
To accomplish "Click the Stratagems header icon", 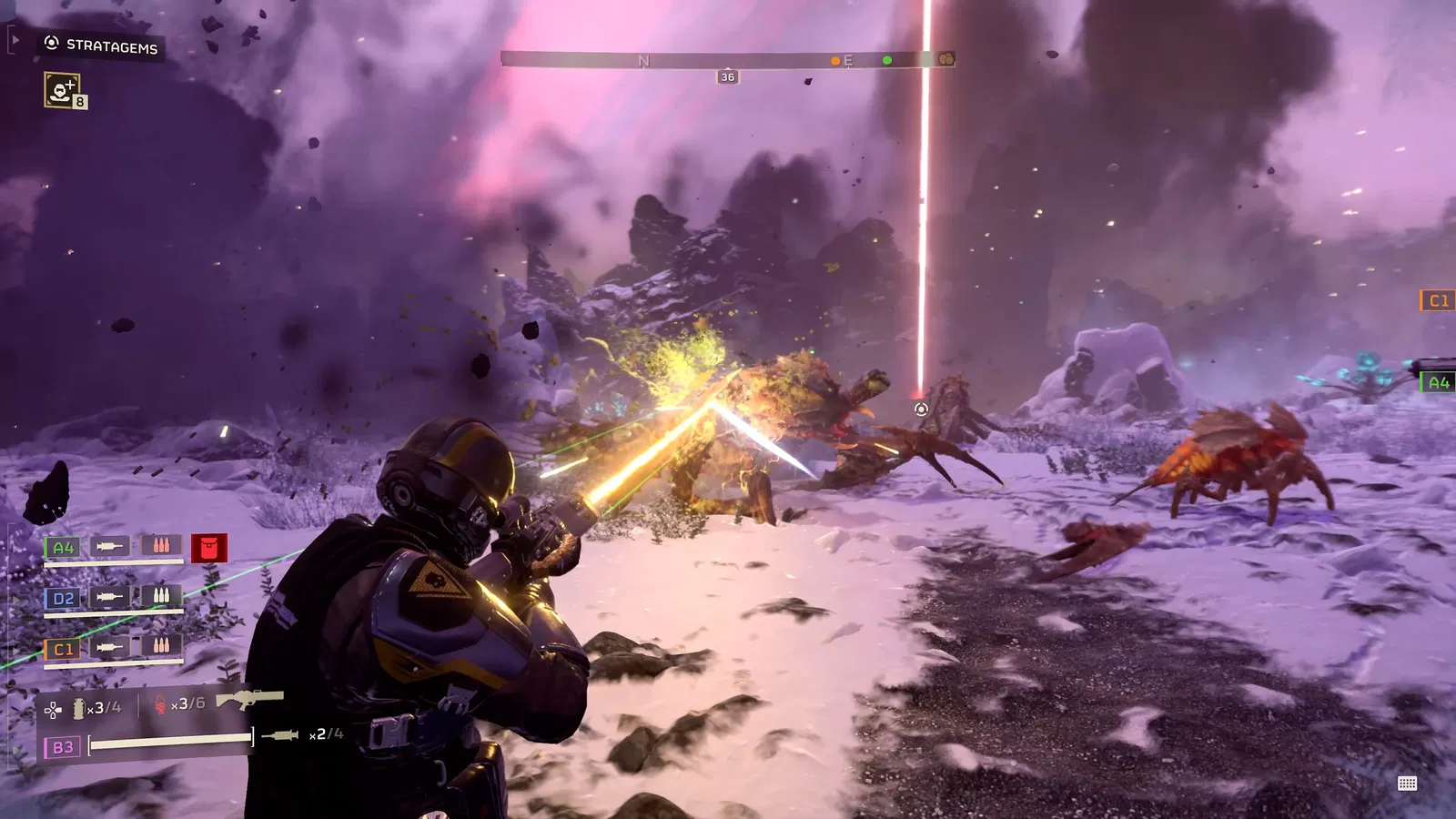I will pyautogui.click(x=51, y=43).
